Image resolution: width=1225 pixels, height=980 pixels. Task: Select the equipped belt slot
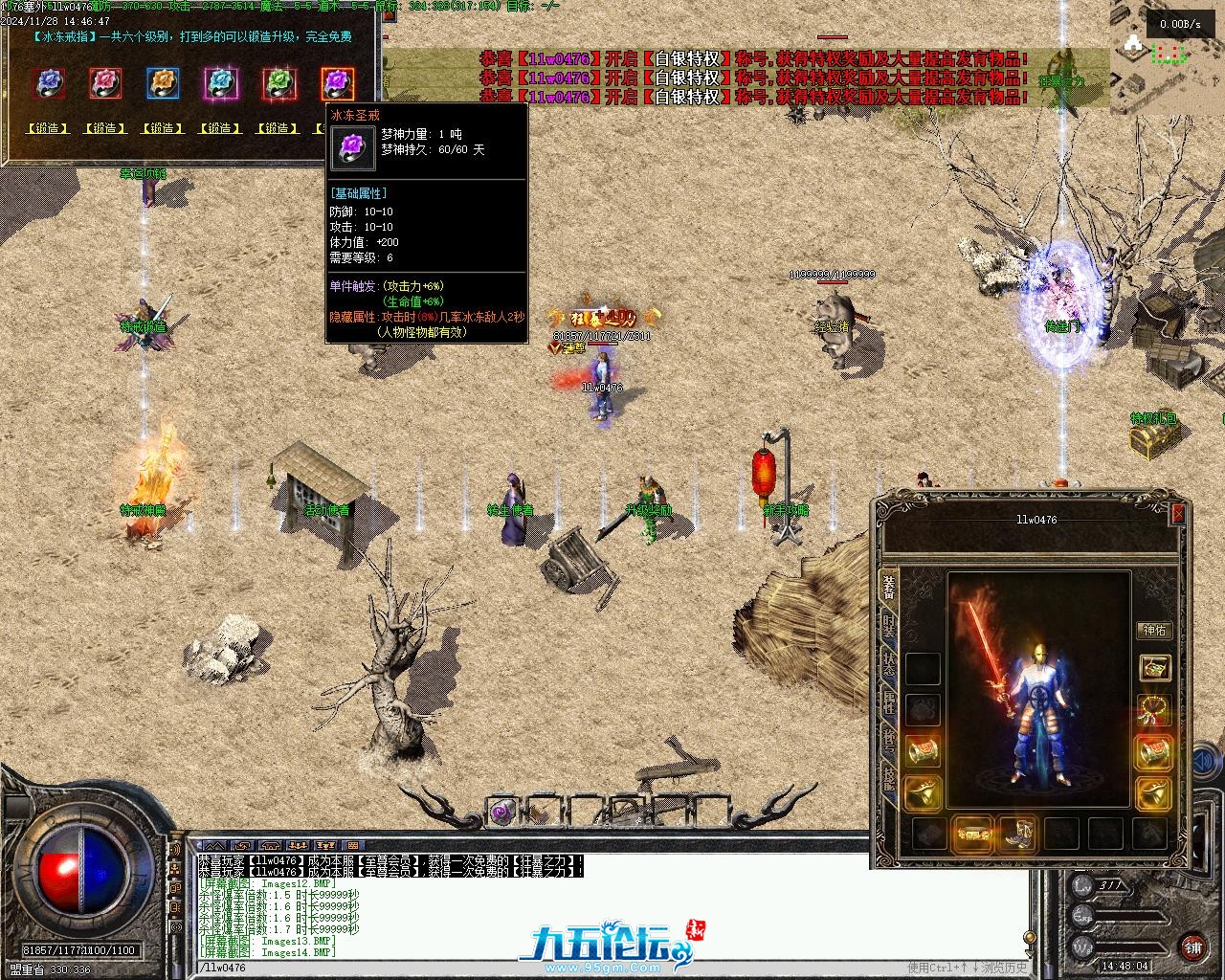(973, 835)
